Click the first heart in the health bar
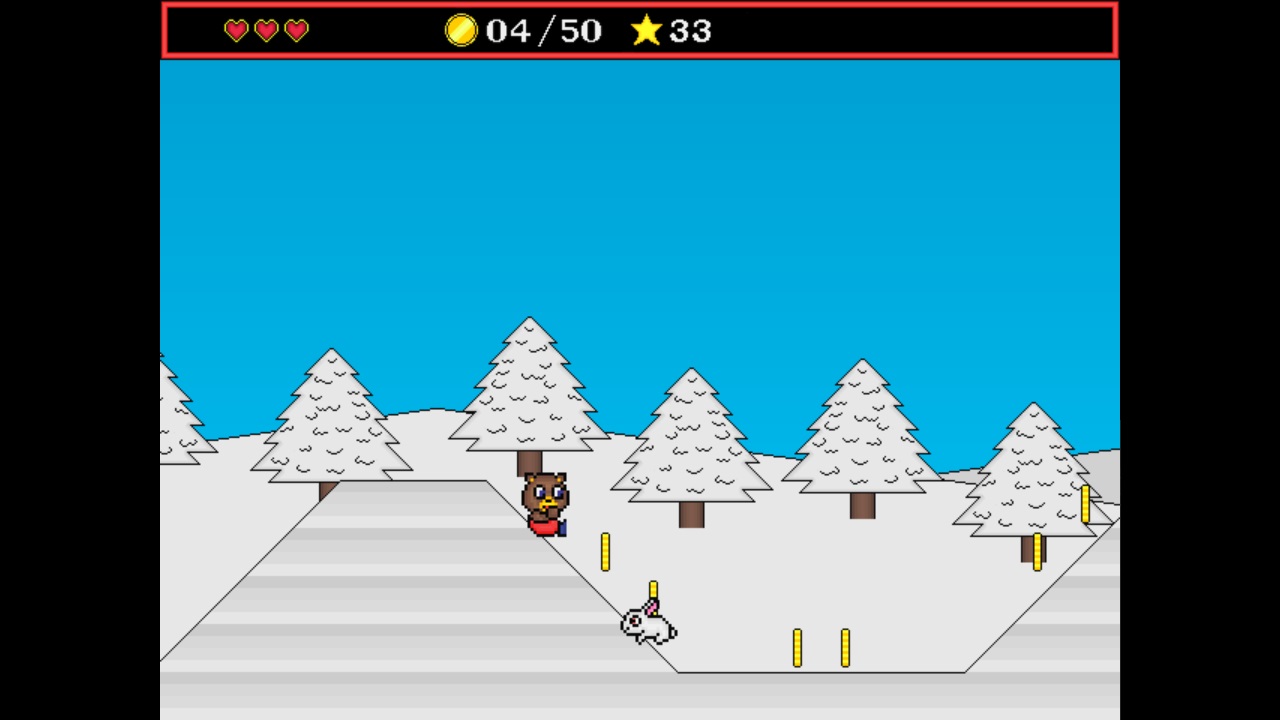Image resolution: width=1280 pixels, height=720 pixels. click(235, 30)
